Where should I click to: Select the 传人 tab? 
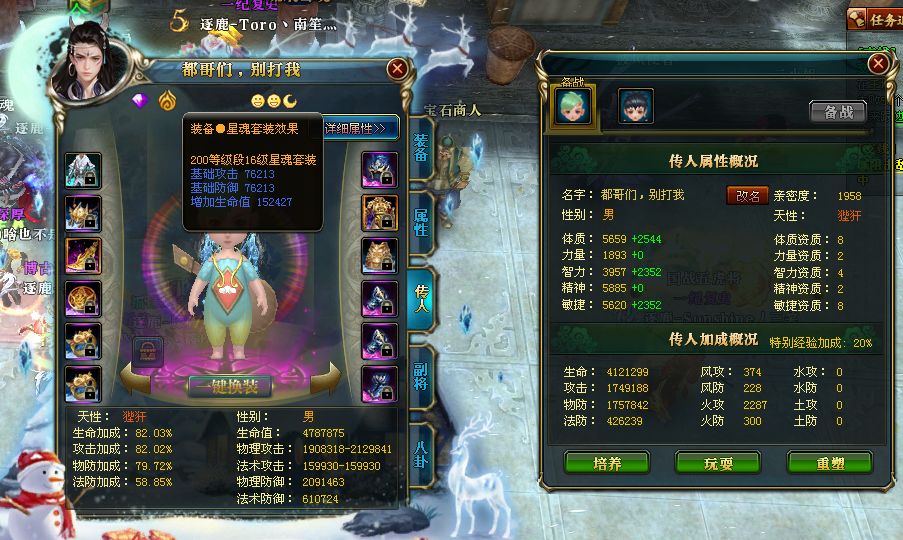(x=421, y=295)
